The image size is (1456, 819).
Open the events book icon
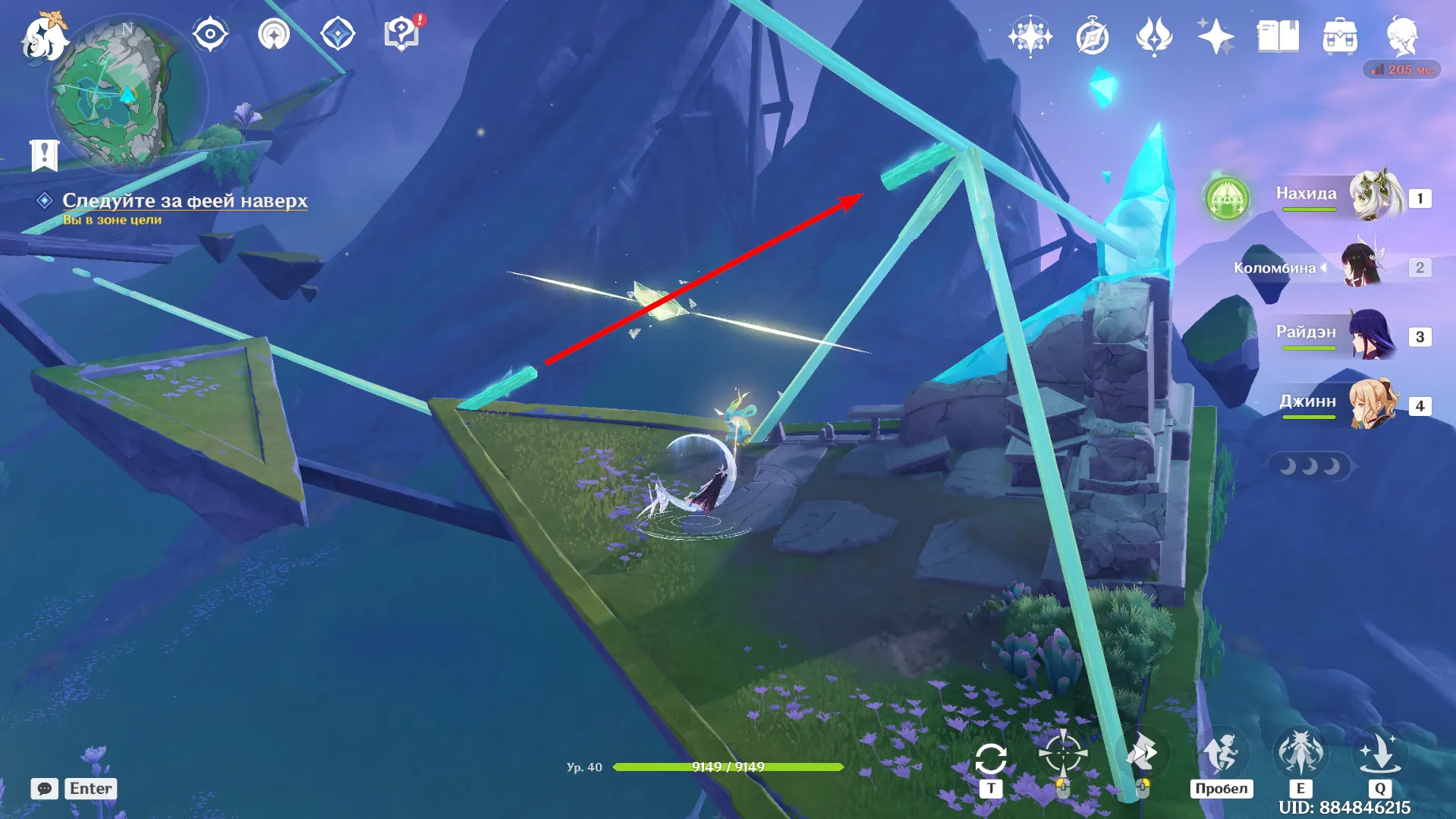click(1278, 36)
